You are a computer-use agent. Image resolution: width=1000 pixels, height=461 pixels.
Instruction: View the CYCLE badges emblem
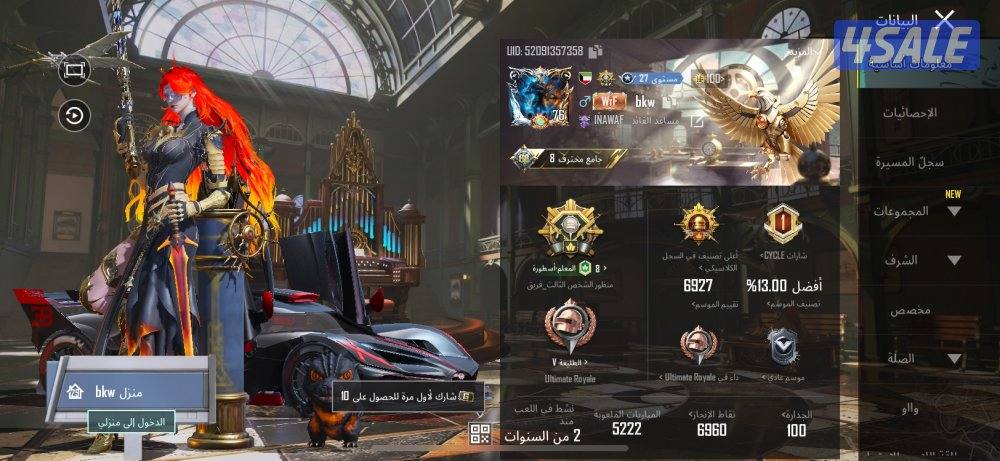782,224
